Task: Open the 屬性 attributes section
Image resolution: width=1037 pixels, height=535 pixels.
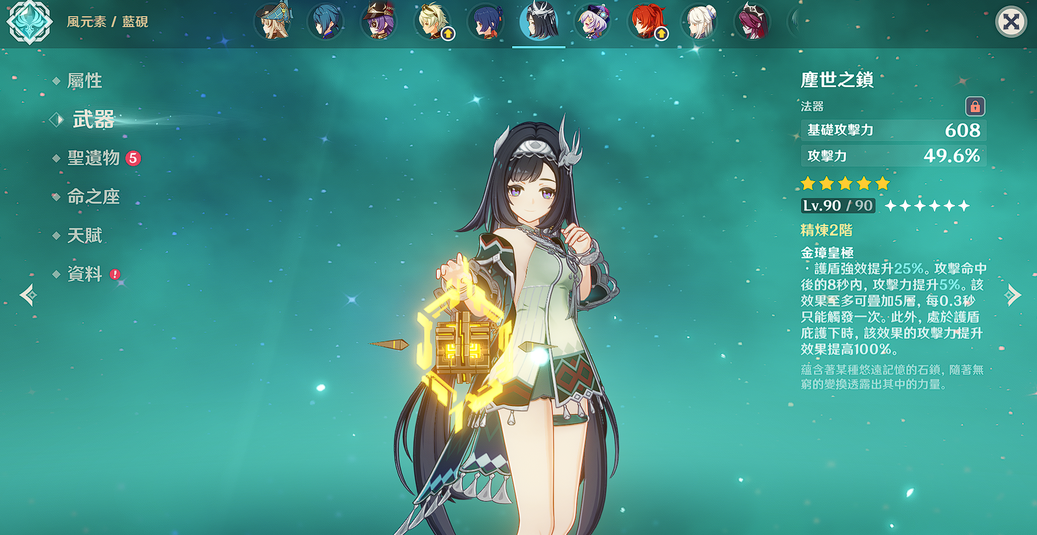Action: coord(84,81)
